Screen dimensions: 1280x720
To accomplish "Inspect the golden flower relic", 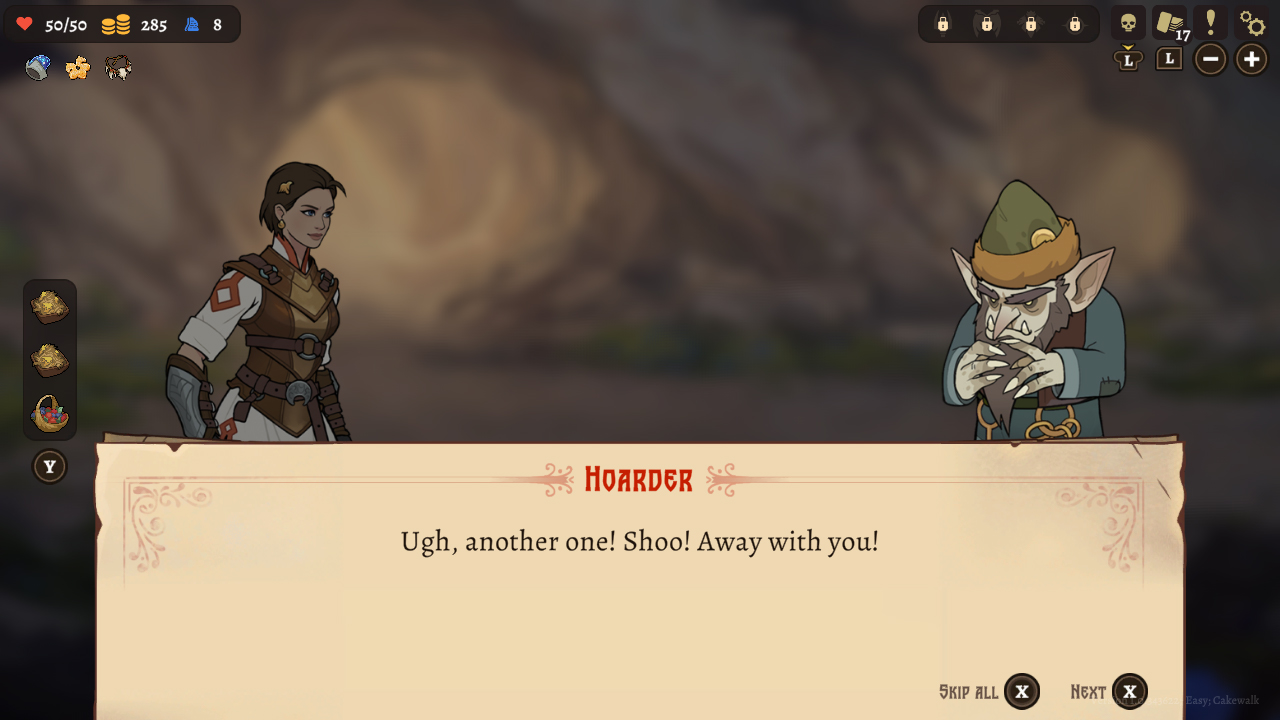I will (x=77, y=67).
